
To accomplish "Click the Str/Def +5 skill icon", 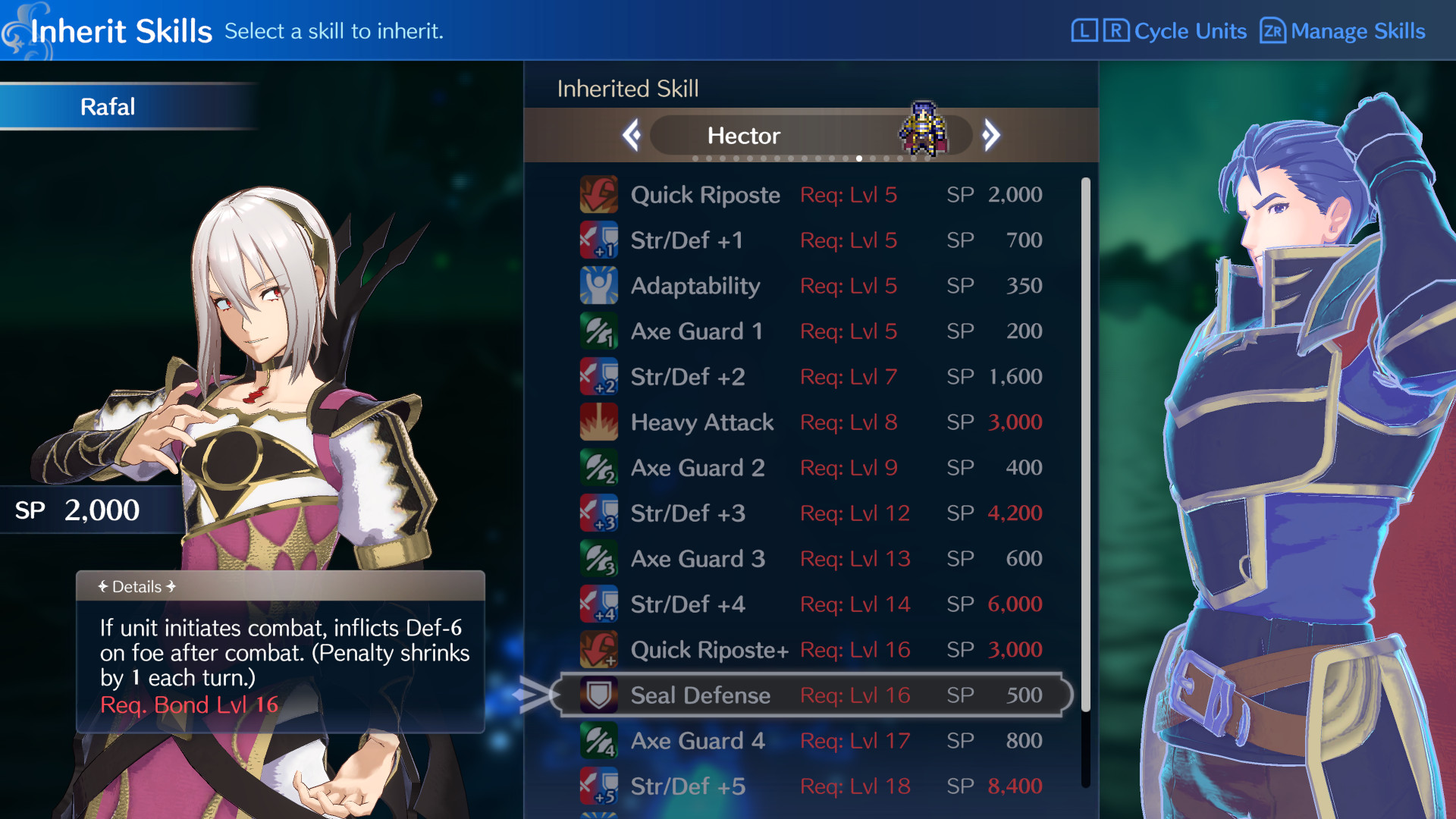I will pos(599,786).
